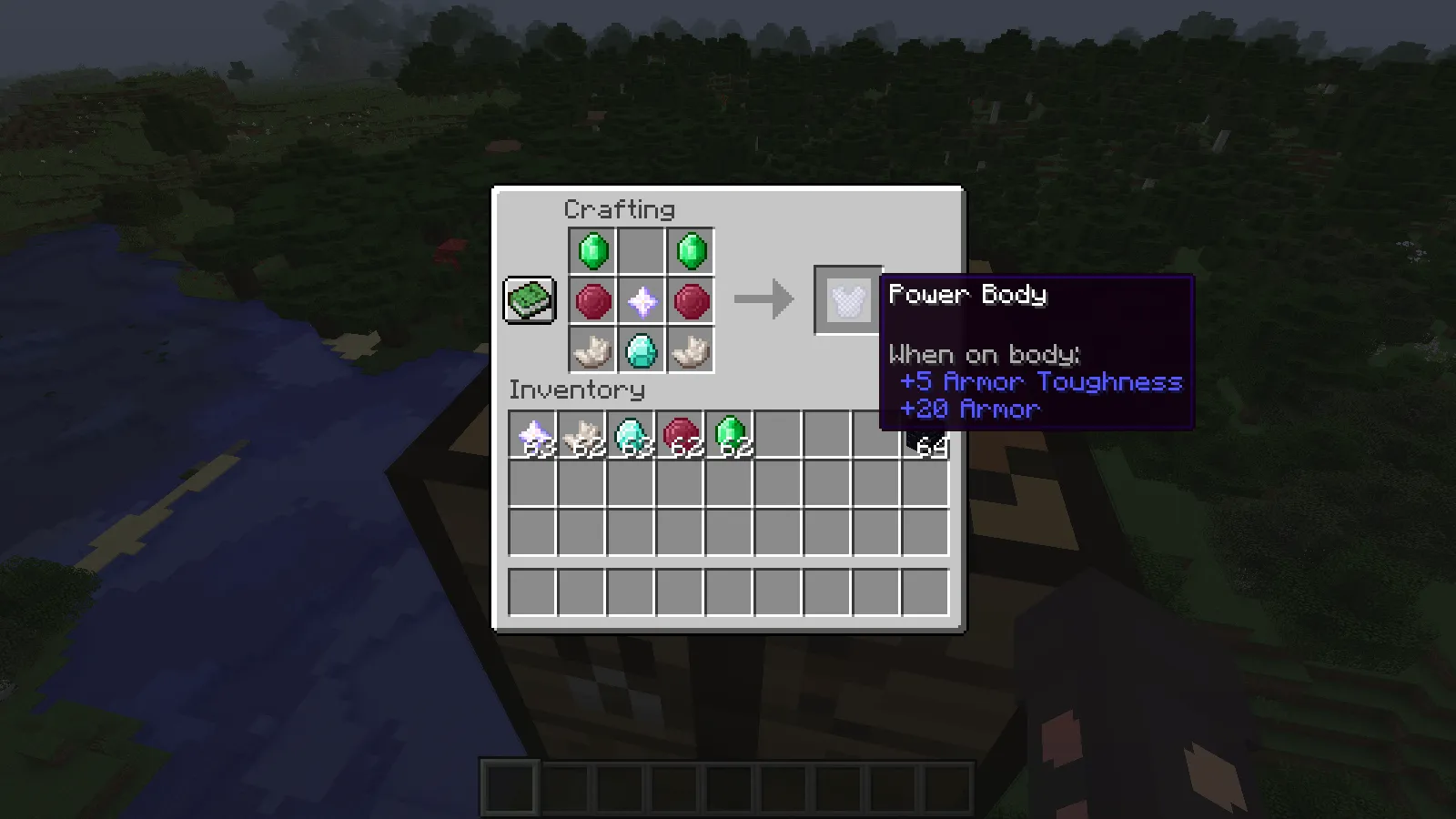Open the recipe book
This screenshot has height=819, width=1456.
(x=529, y=298)
